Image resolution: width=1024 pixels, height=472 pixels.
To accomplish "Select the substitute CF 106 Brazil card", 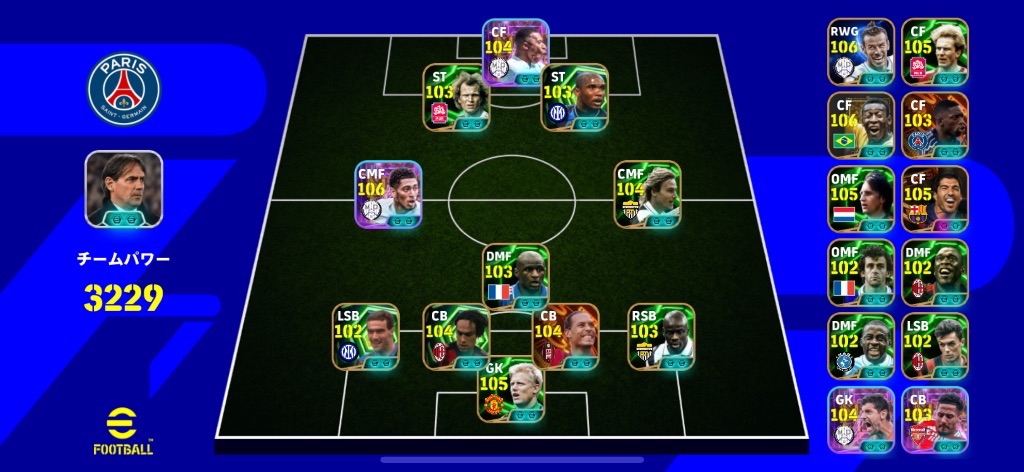I will [861, 125].
